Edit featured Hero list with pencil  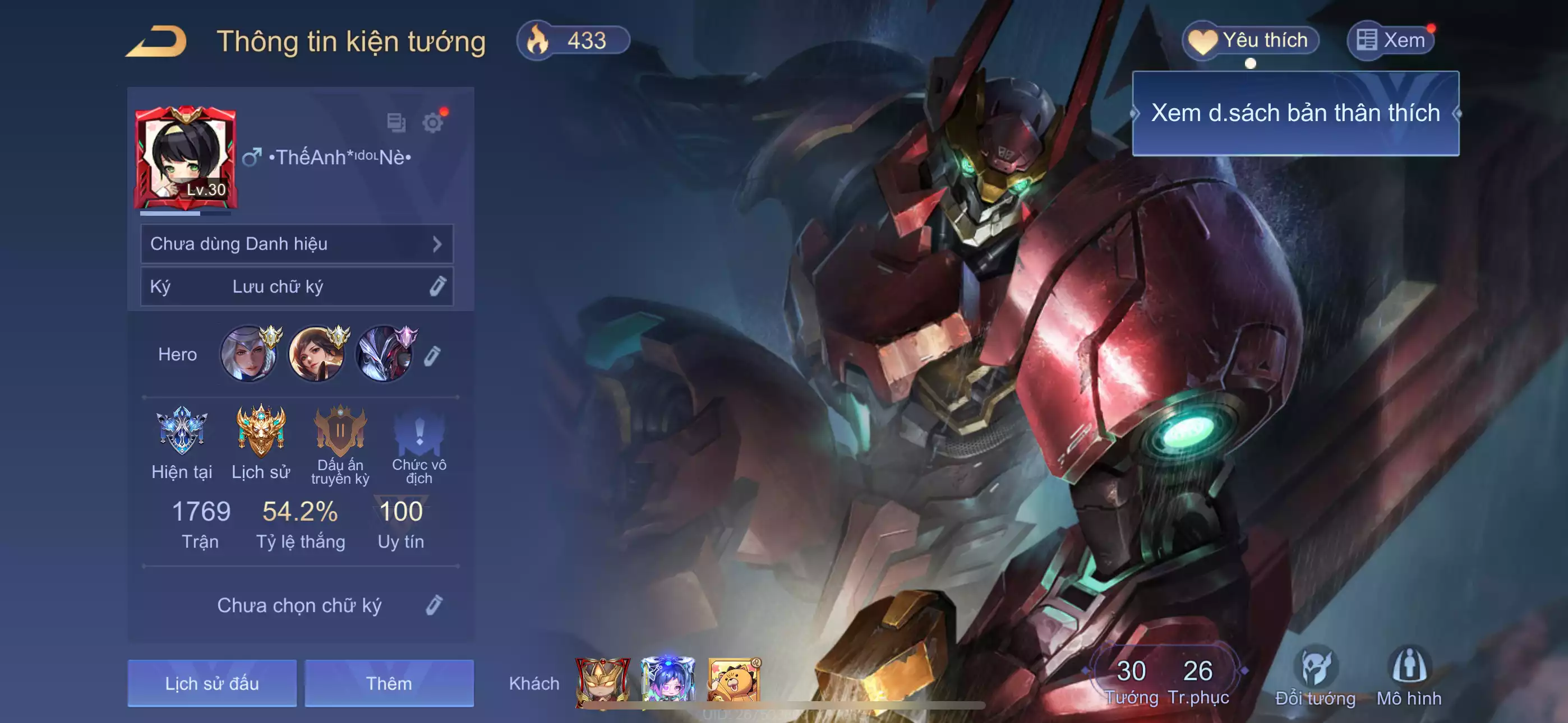pos(432,355)
